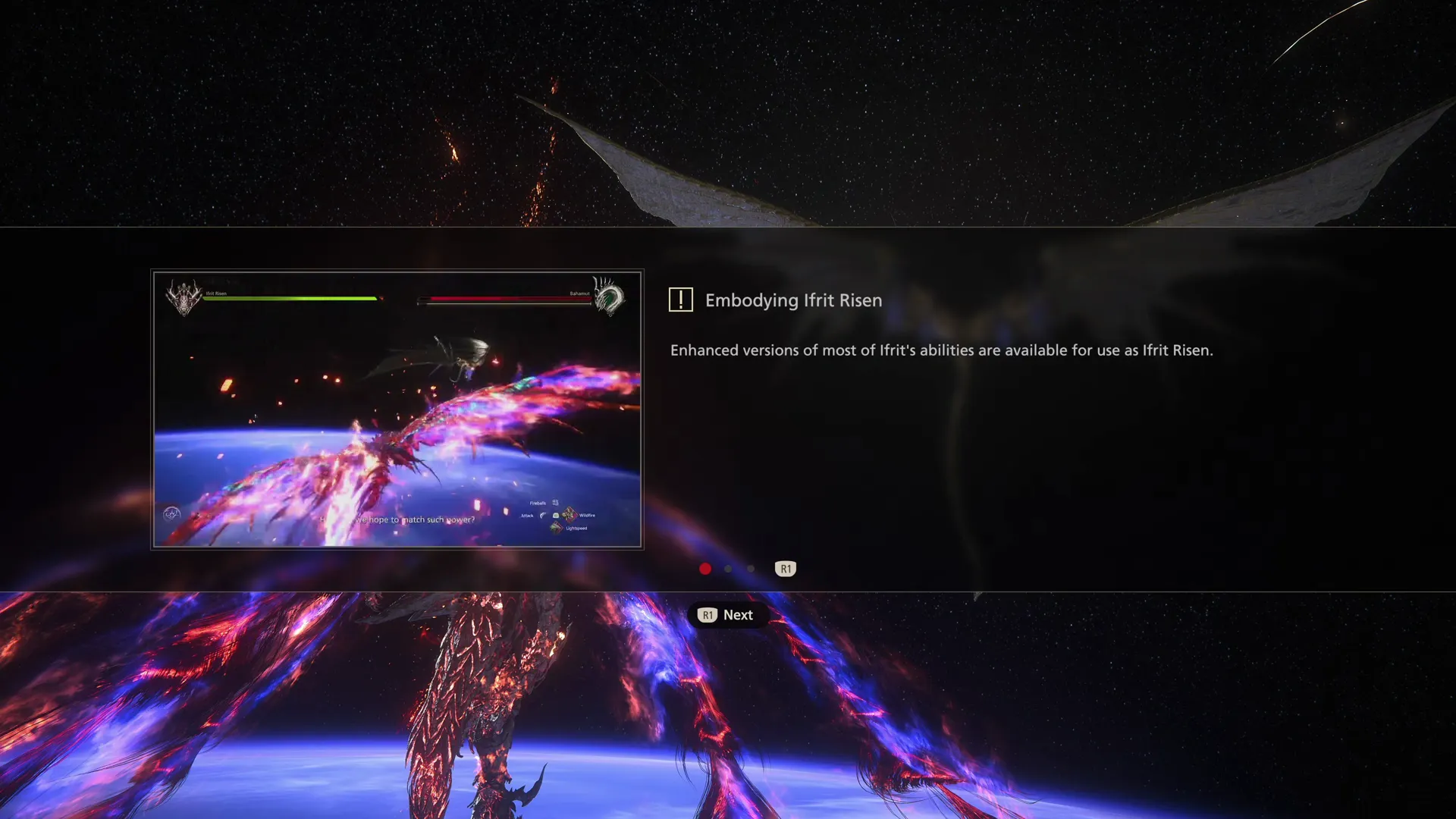Open the Embodying Ifrit Risen title
1456x819 pixels.
pos(793,300)
